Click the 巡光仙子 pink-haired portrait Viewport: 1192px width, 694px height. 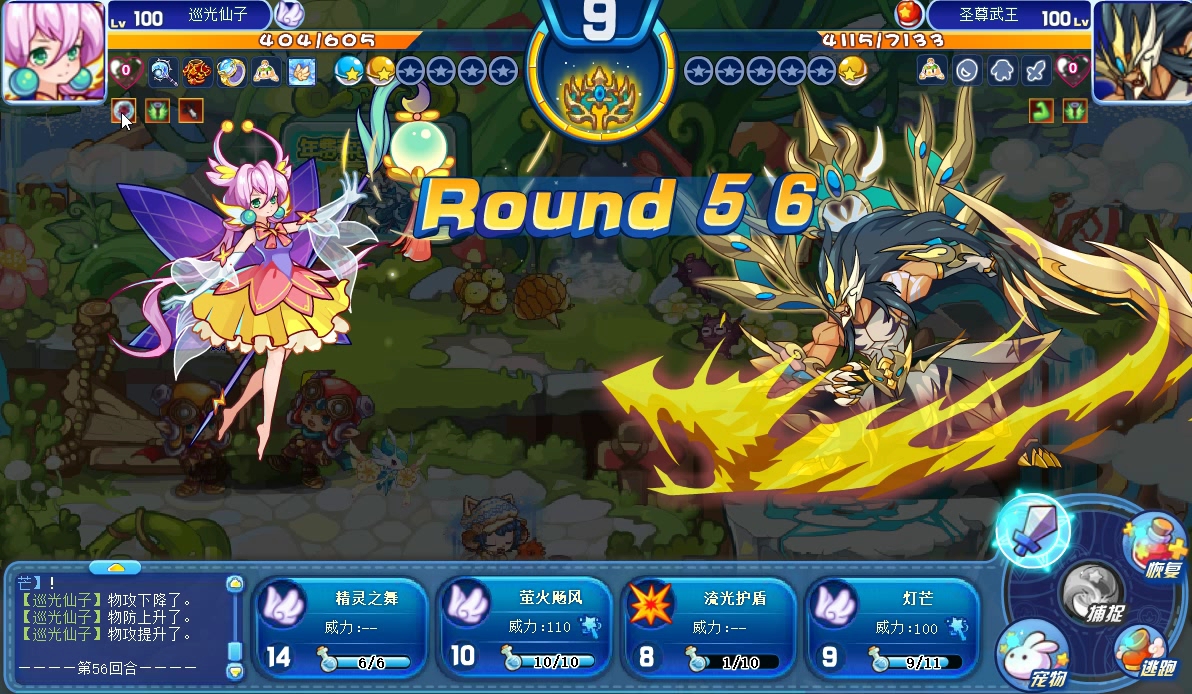[x=53, y=50]
